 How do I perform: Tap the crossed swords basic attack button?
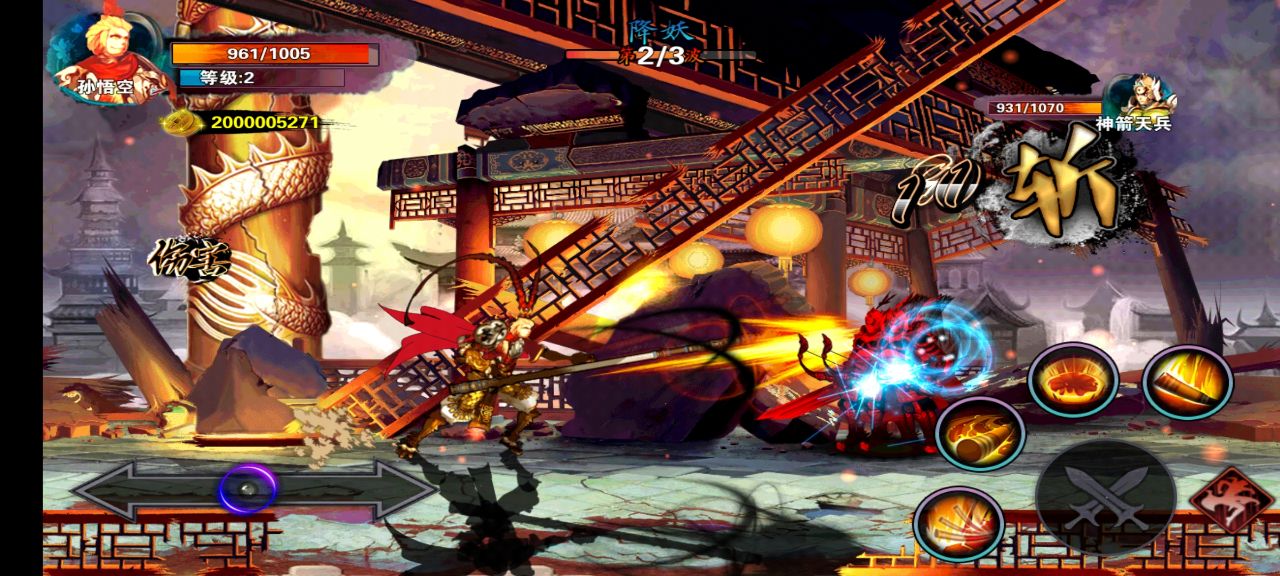pyautogui.click(x=1104, y=497)
